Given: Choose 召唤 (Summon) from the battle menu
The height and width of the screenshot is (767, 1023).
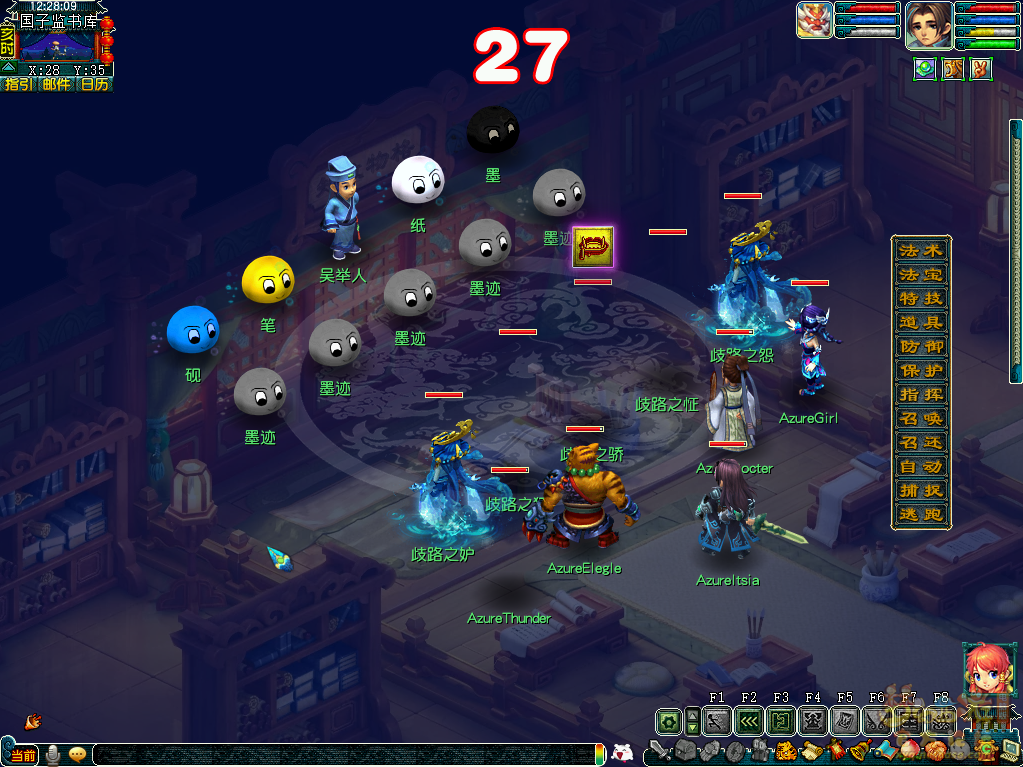Looking at the screenshot, I should [x=920, y=419].
